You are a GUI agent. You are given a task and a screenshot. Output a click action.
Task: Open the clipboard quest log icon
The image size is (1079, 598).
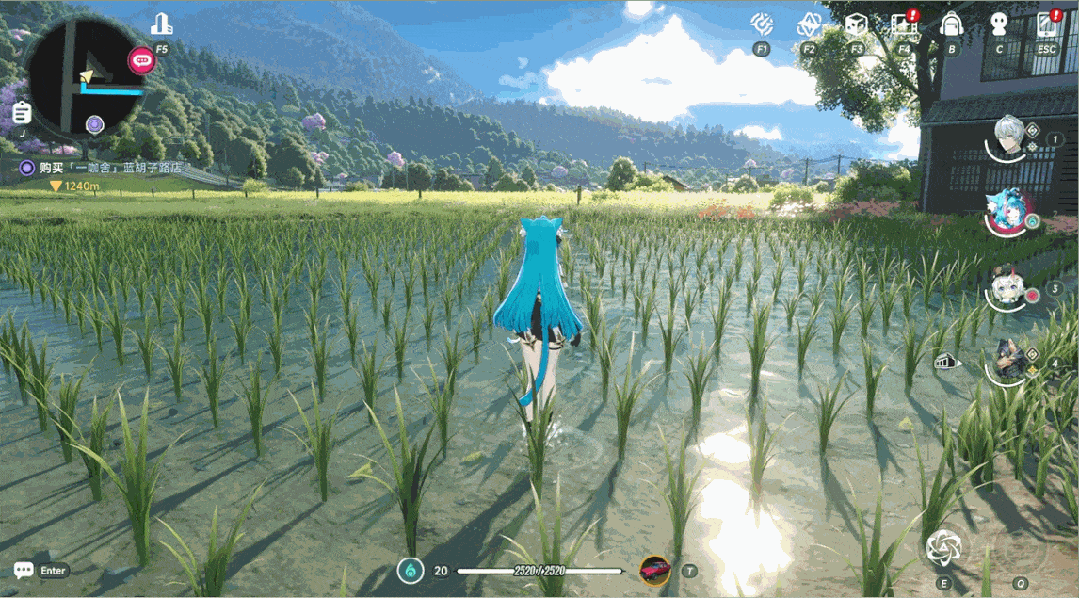[x=21, y=113]
